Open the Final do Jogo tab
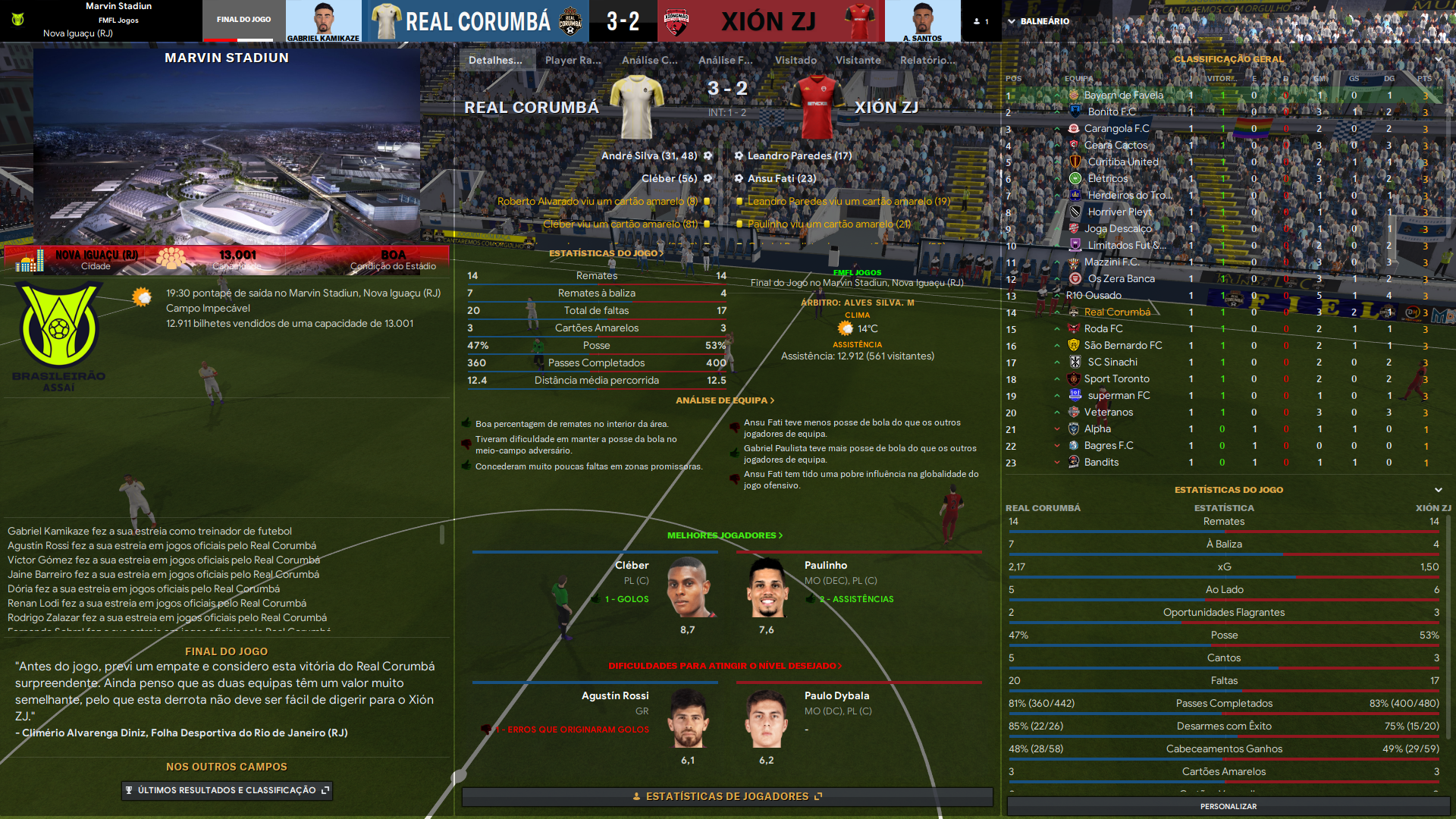The image size is (1456, 819). 243,20
